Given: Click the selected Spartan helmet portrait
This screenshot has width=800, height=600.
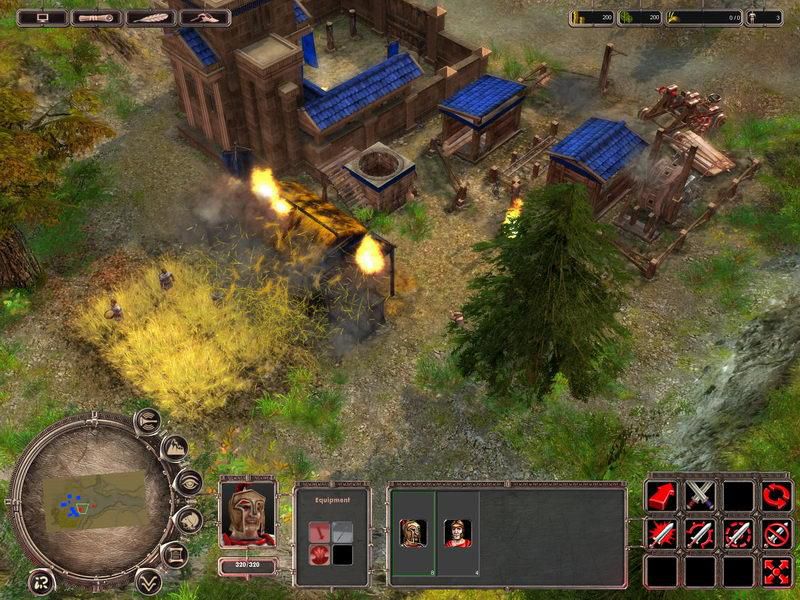Looking at the screenshot, I should [247, 513].
